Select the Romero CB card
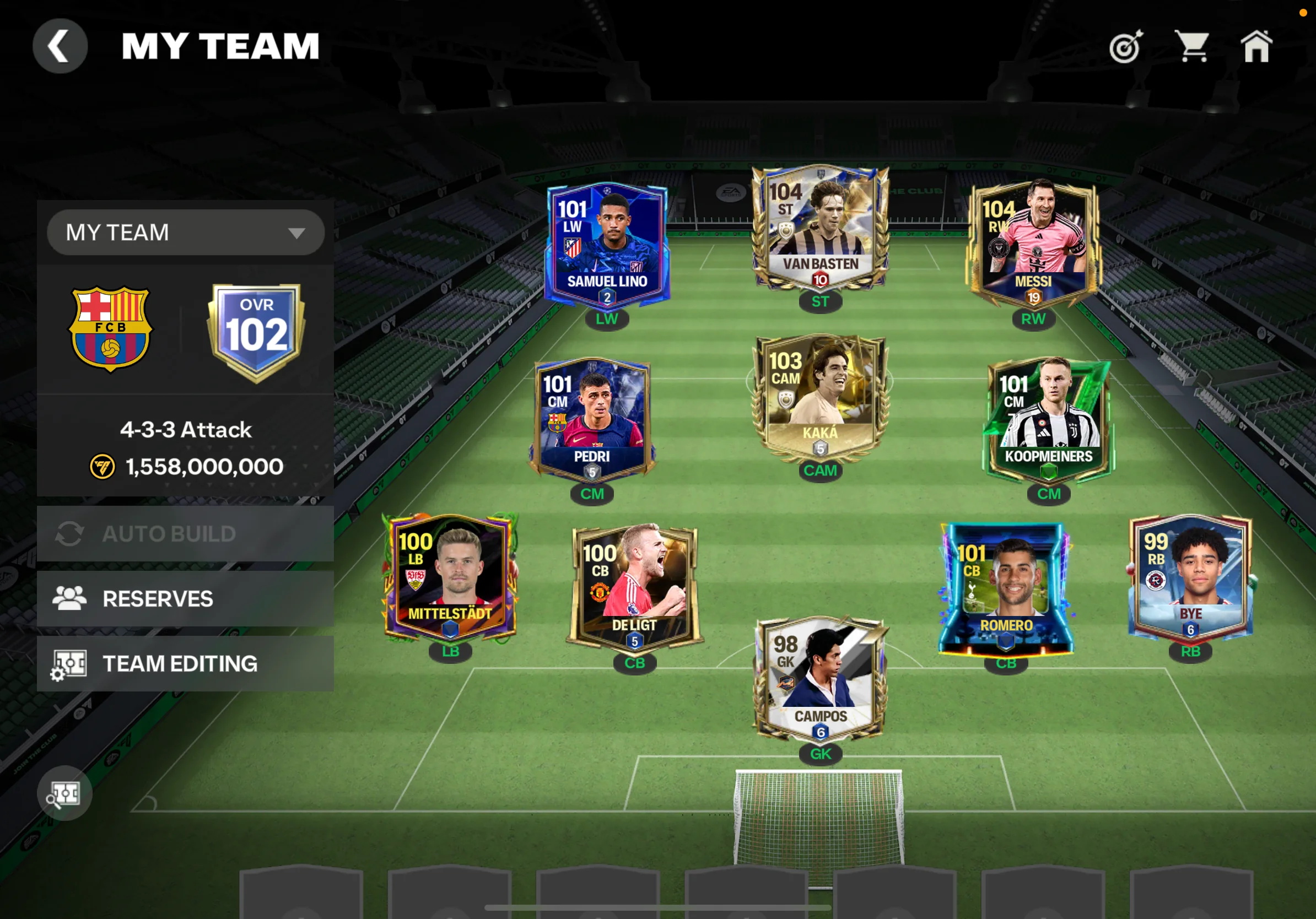 pyautogui.click(x=1006, y=590)
